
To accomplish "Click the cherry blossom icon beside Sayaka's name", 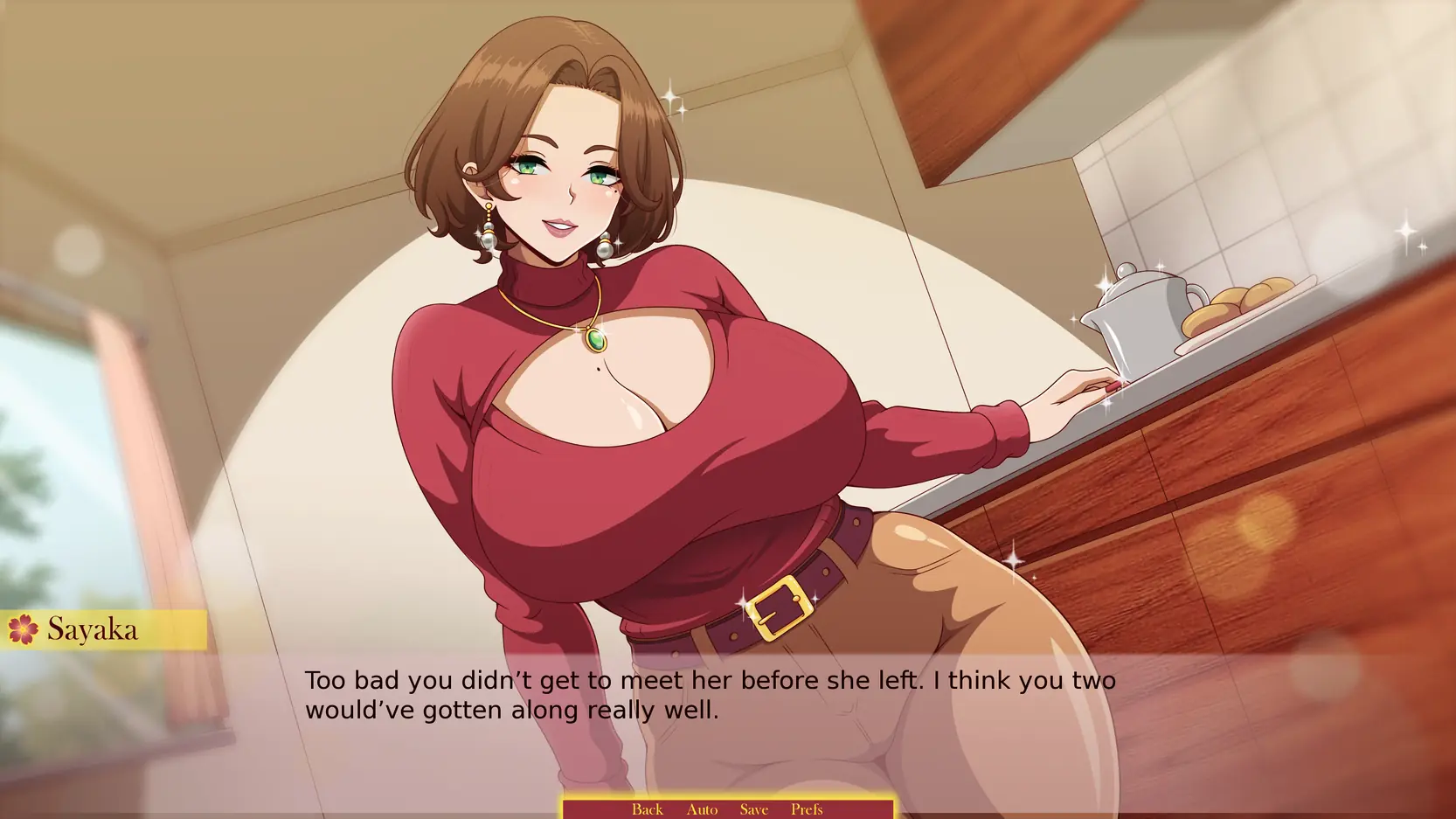I will pos(24,629).
